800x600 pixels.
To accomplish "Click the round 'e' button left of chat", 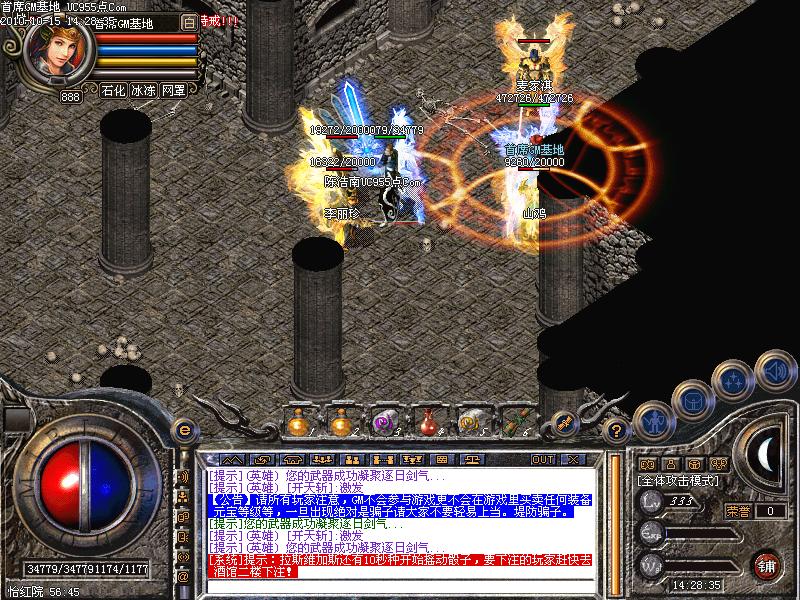I will [183, 430].
